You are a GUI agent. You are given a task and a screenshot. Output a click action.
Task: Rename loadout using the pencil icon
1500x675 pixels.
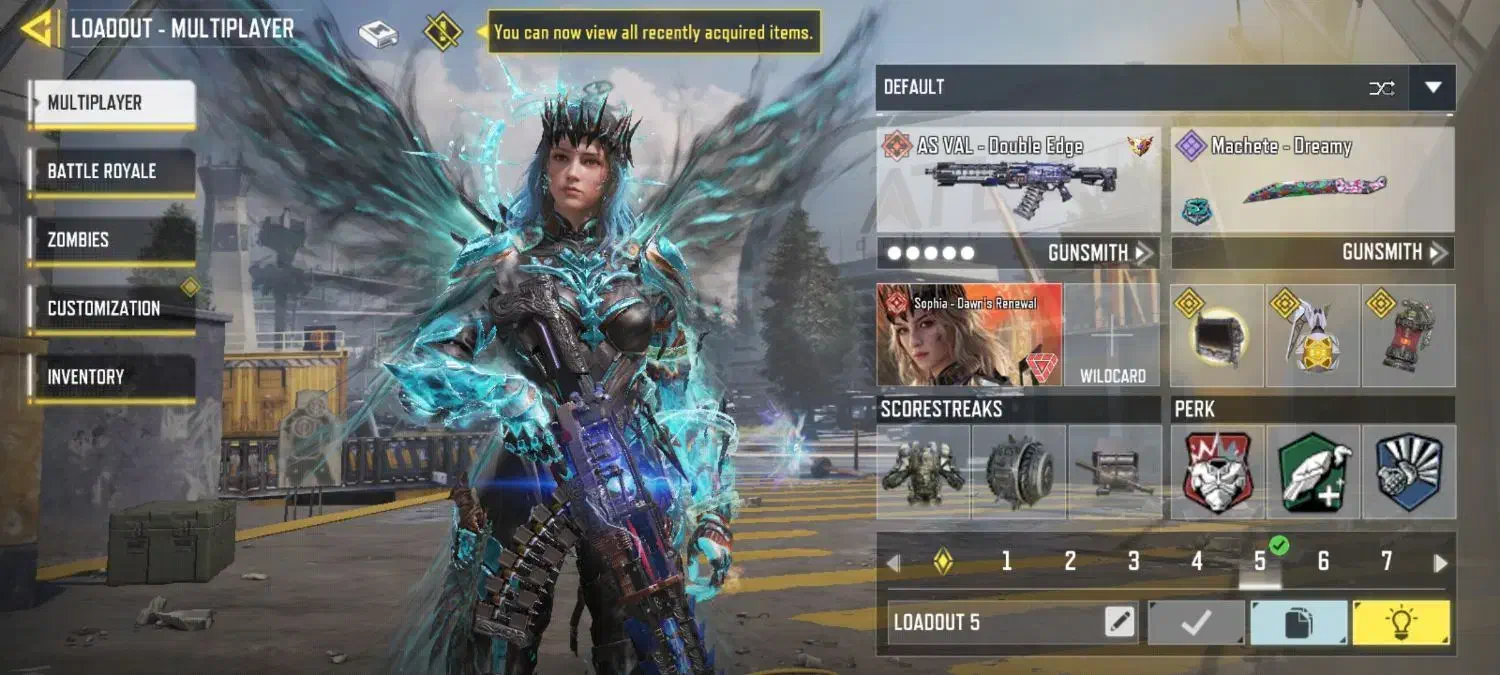tap(1120, 622)
